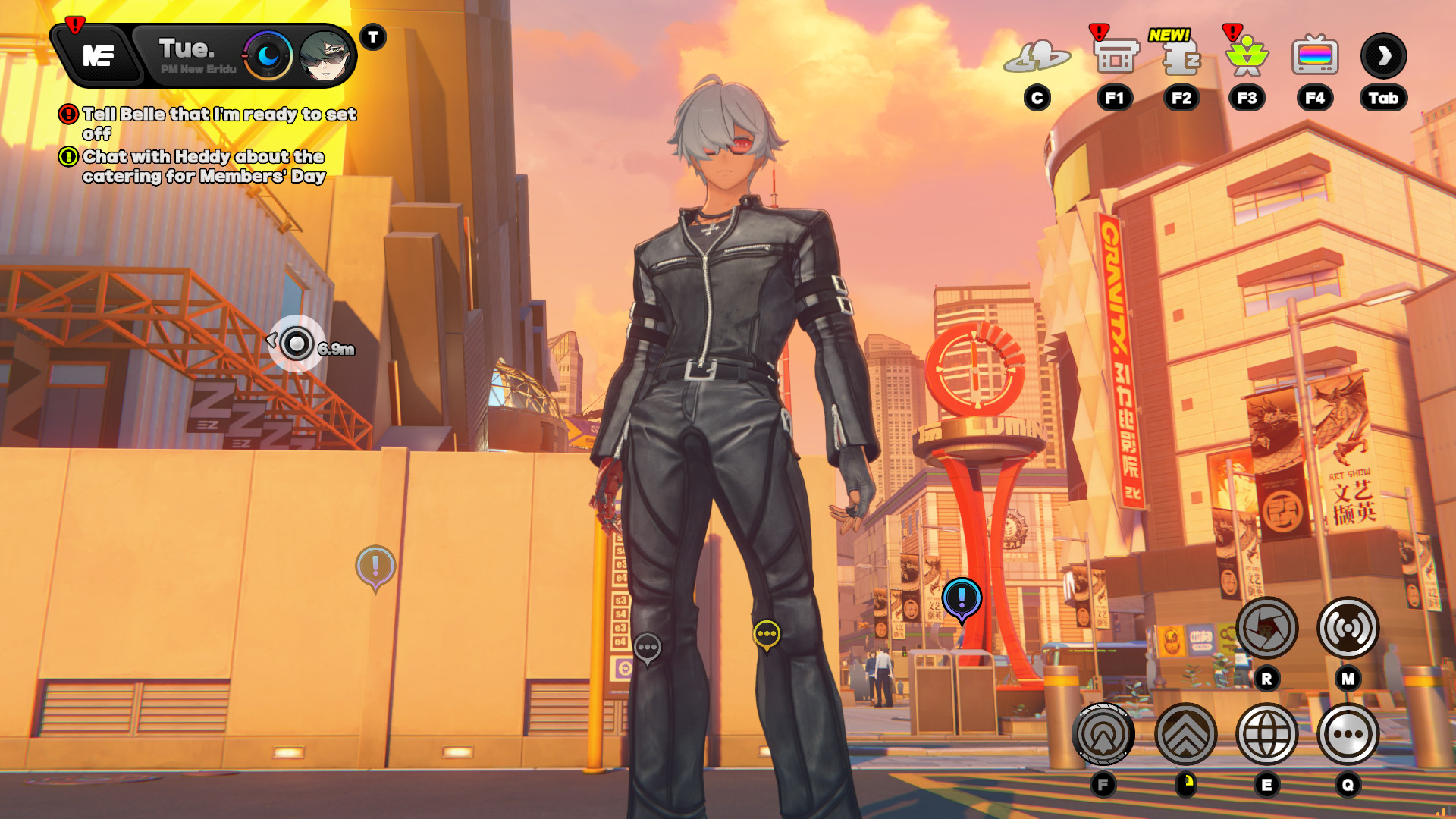The width and height of the screenshot is (1456, 819).
Task: Open the rainbow TV video icon above F4
Action: point(1316,55)
